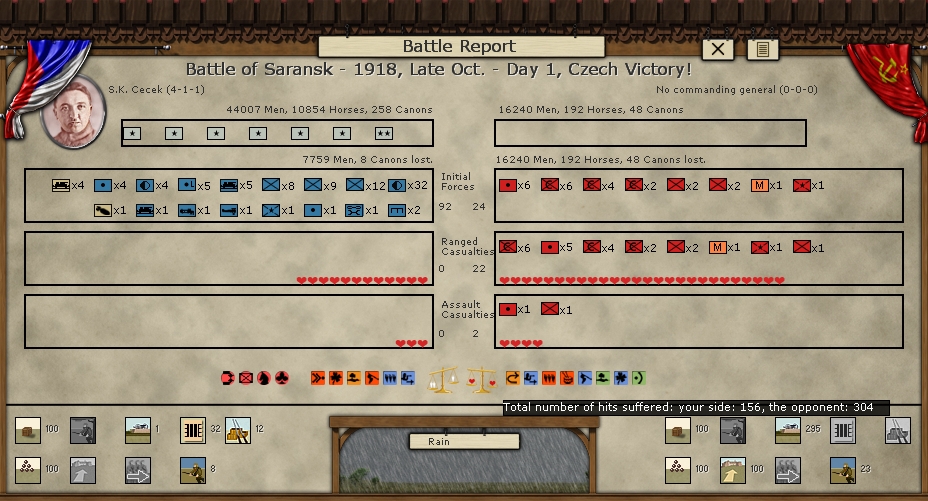Select the blue x32 unit in Czech initial forces
This screenshot has width=928, height=501.
[397, 185]
